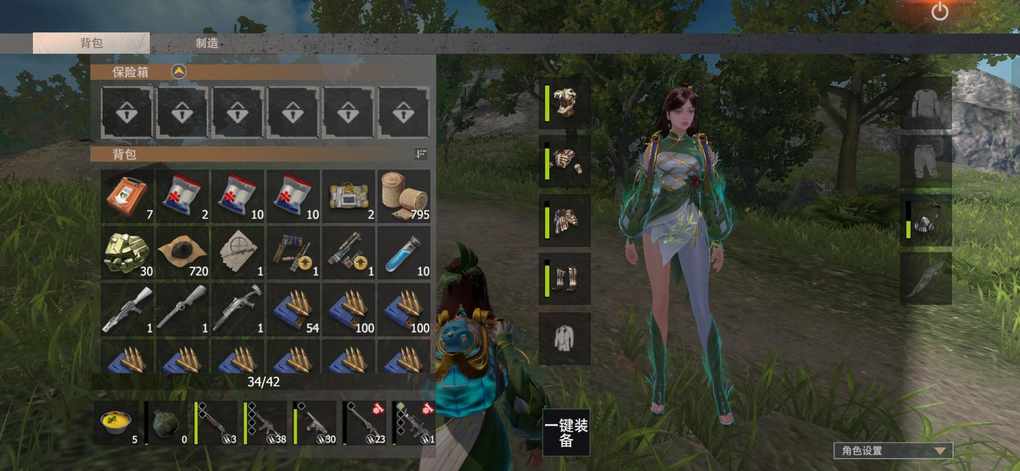The width and height of the screenshot is (1020, 471).
Task: Select the yellow soup bowl hotbar slot
Action: [x=118, y=423]
